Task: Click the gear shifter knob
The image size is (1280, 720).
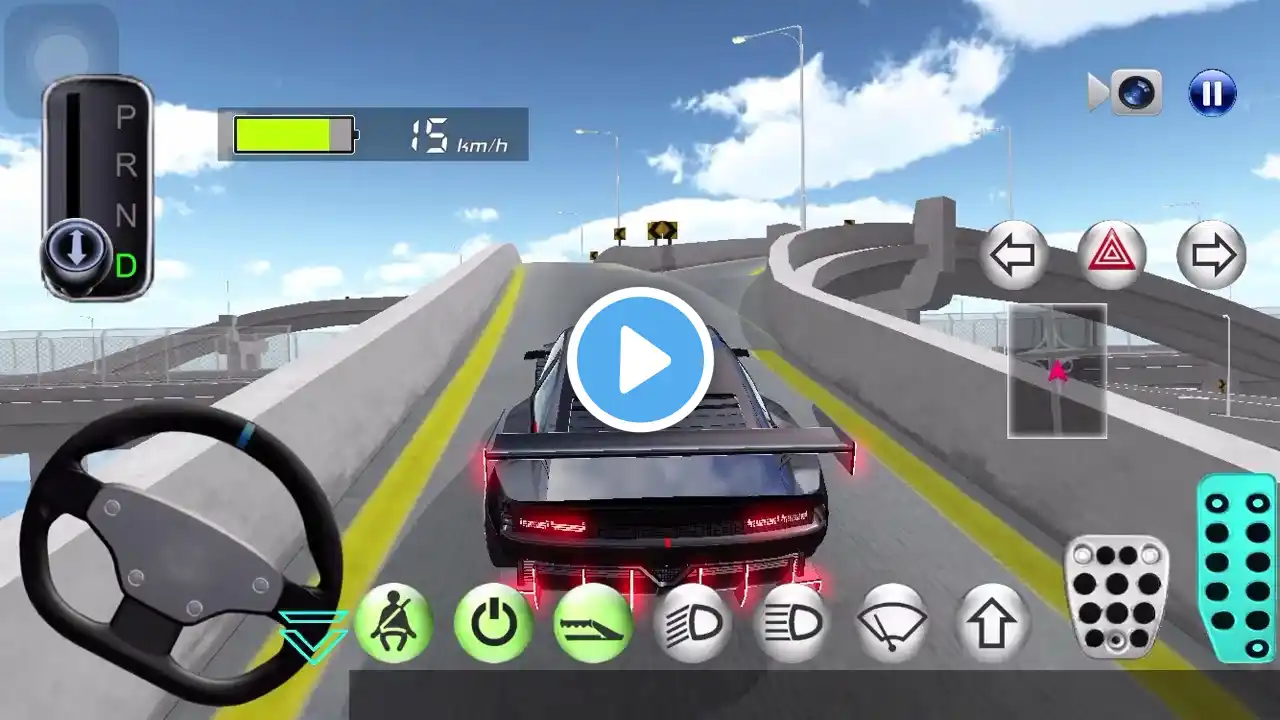Action: coord(76,251)
